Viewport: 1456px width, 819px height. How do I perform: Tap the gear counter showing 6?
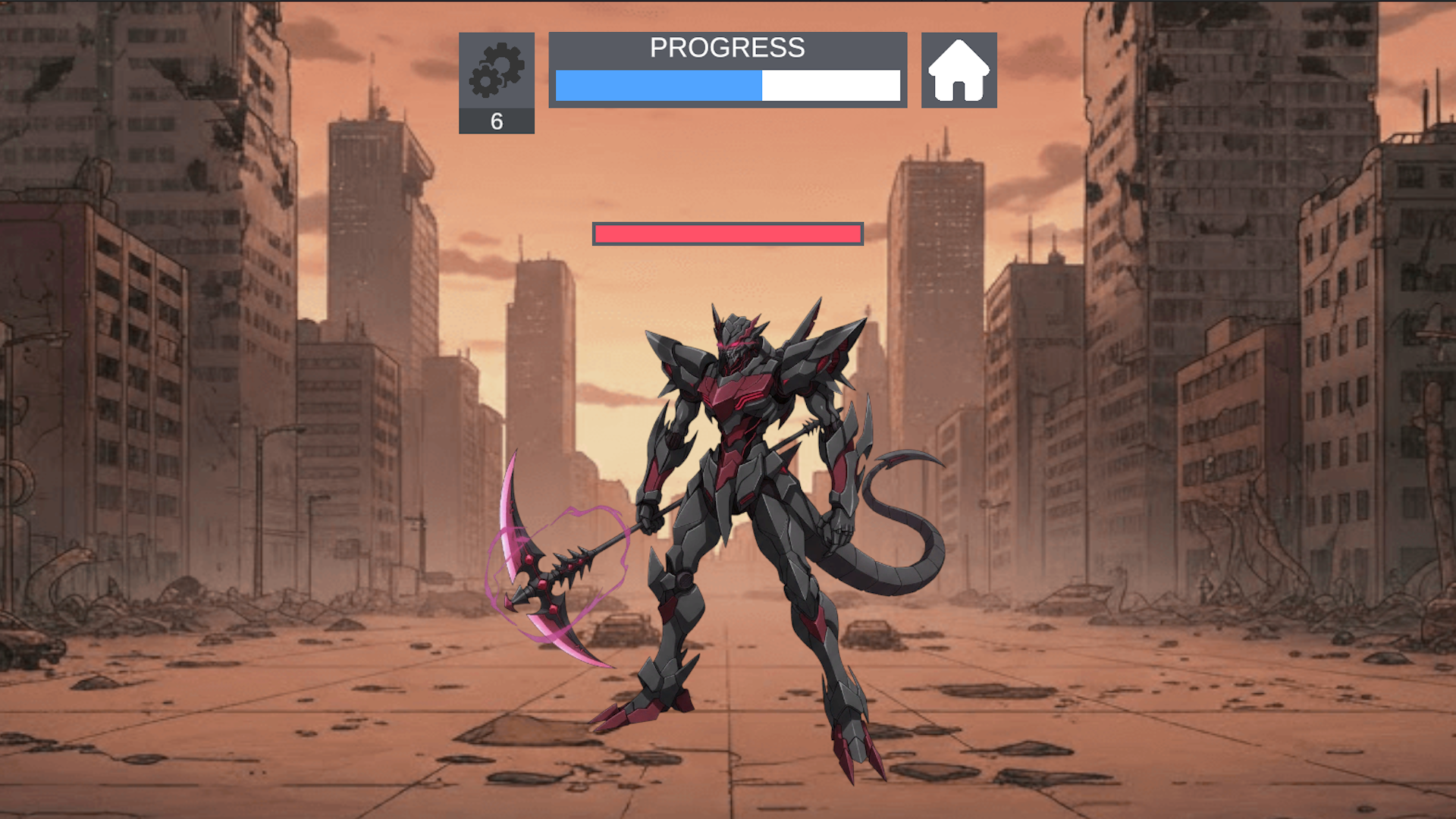click(497, 121)
